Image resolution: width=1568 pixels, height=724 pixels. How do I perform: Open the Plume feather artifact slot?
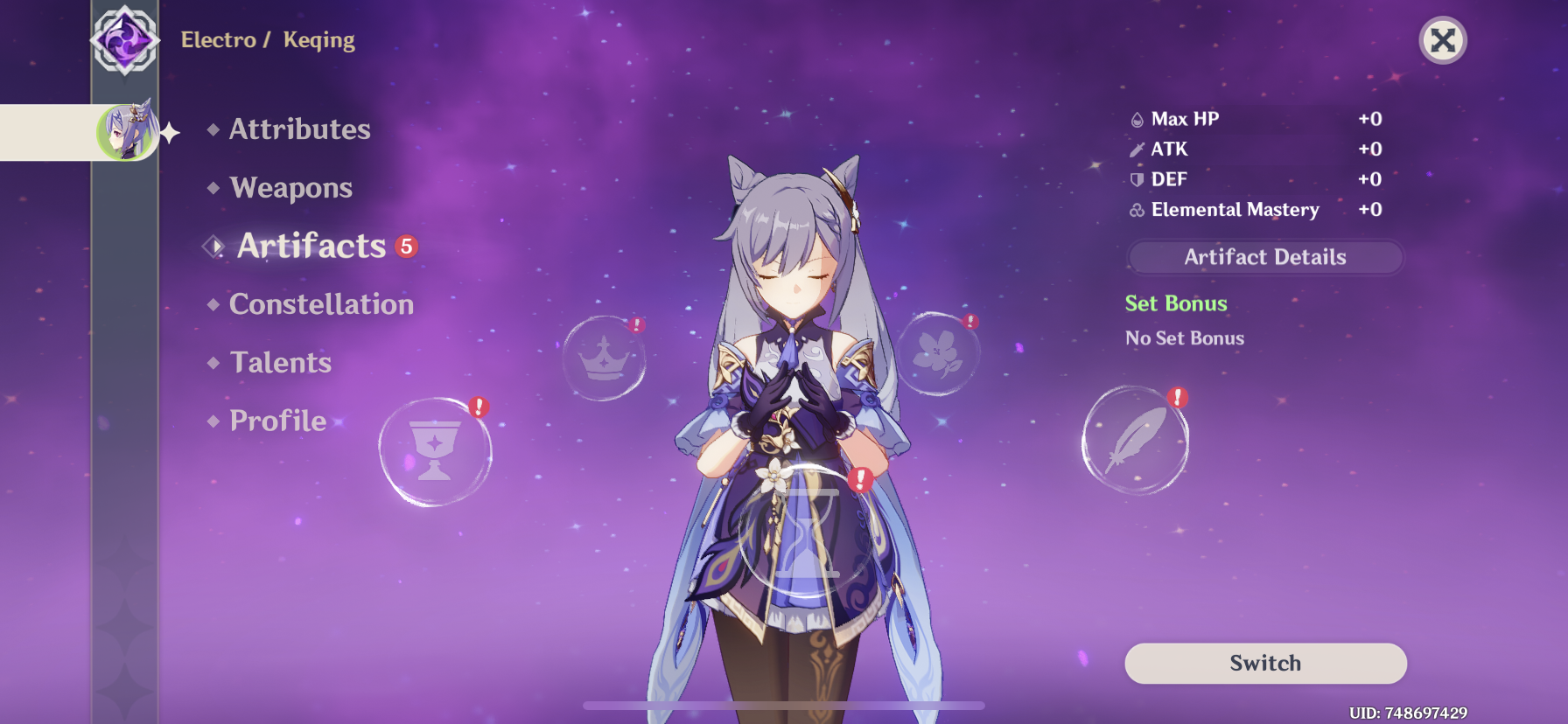click(1135, 441)
